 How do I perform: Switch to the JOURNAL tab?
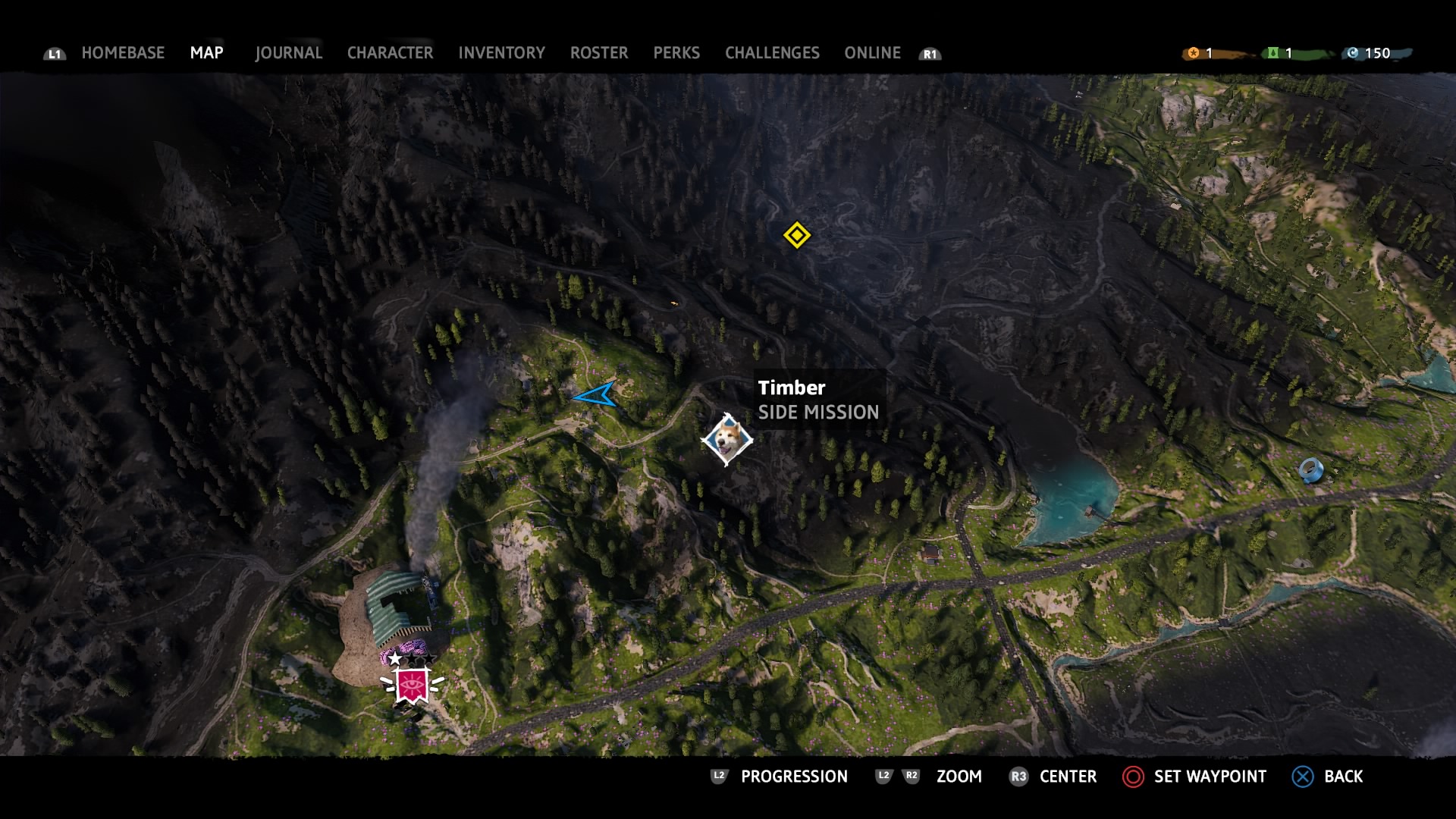pos(288,53)
